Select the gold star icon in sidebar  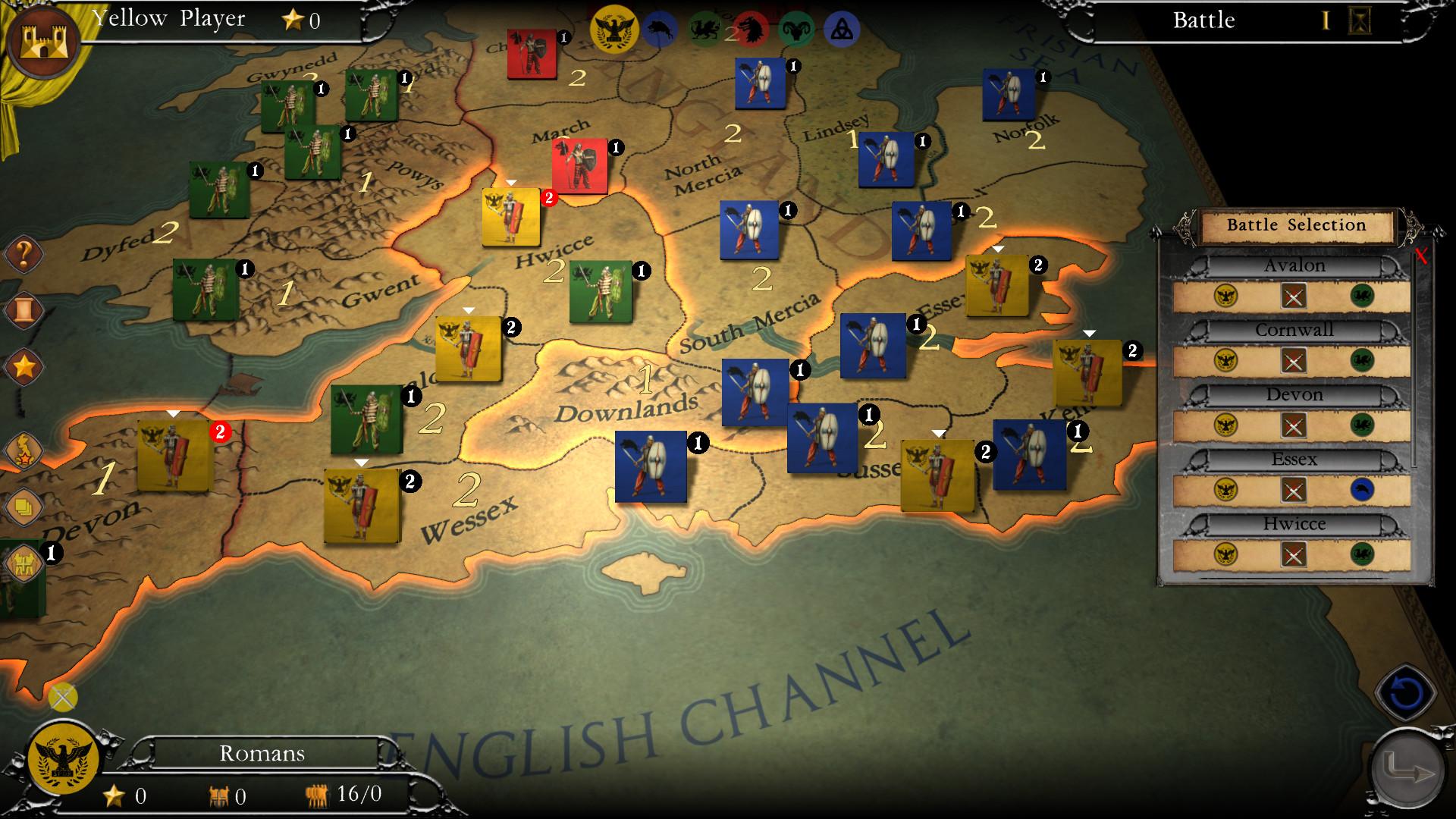[23, 366]
